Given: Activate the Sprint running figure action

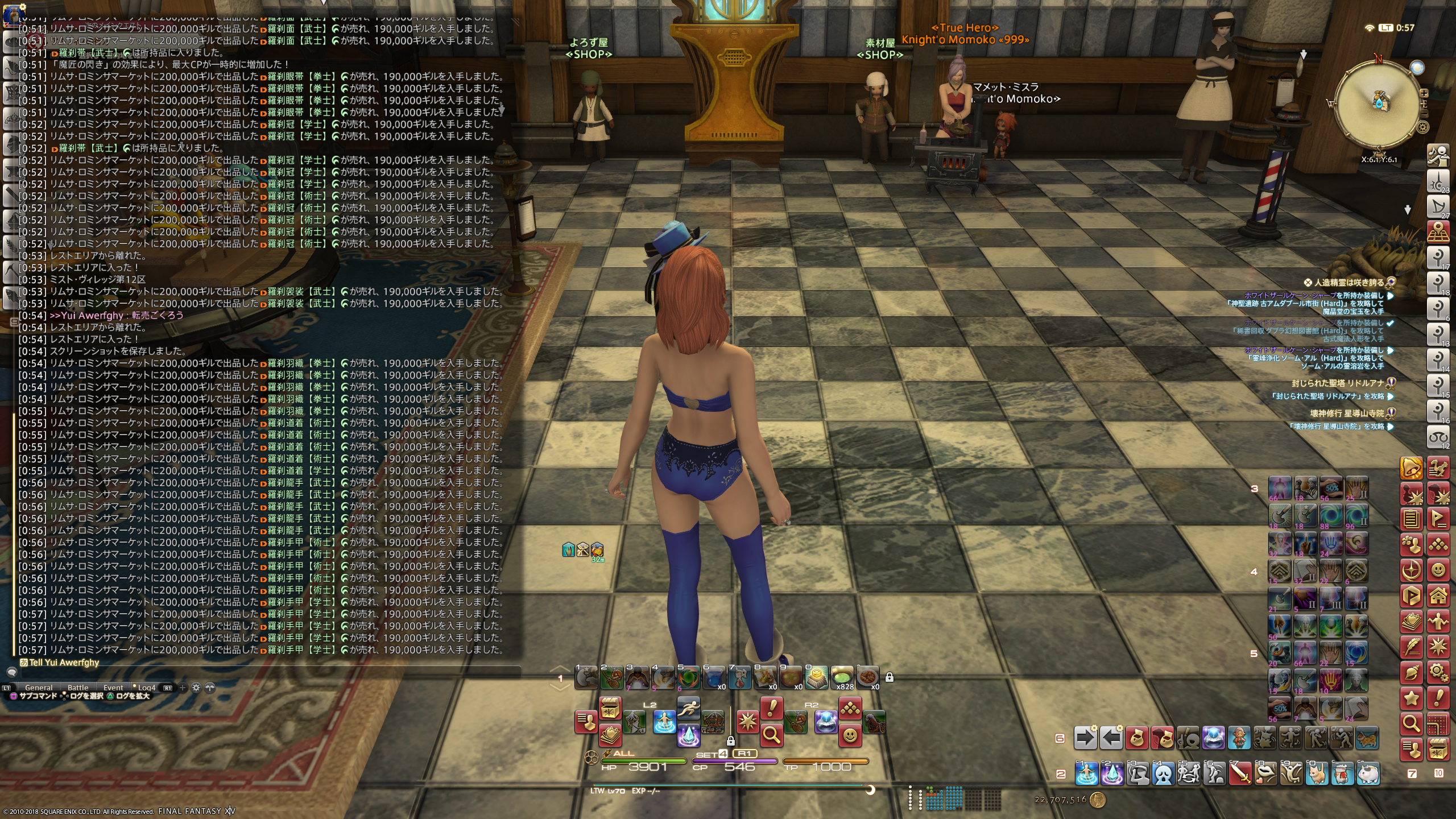Looking at the screenshot, I should (688, 709).
